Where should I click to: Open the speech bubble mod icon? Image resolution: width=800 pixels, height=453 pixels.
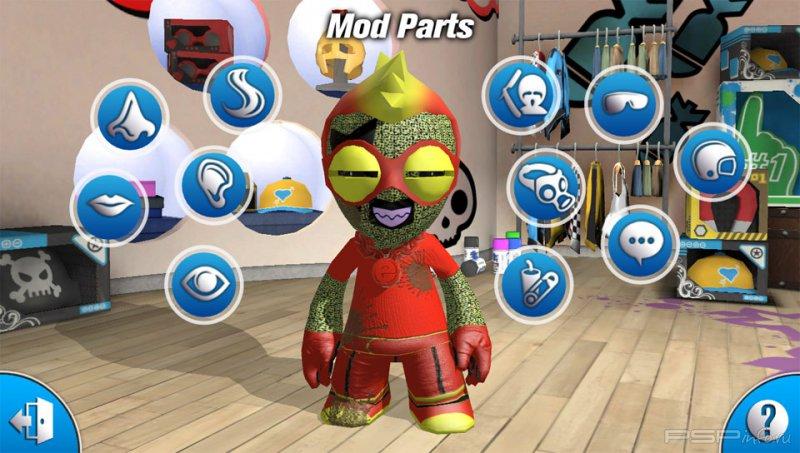pyautogui.click(x=640, y=243)
